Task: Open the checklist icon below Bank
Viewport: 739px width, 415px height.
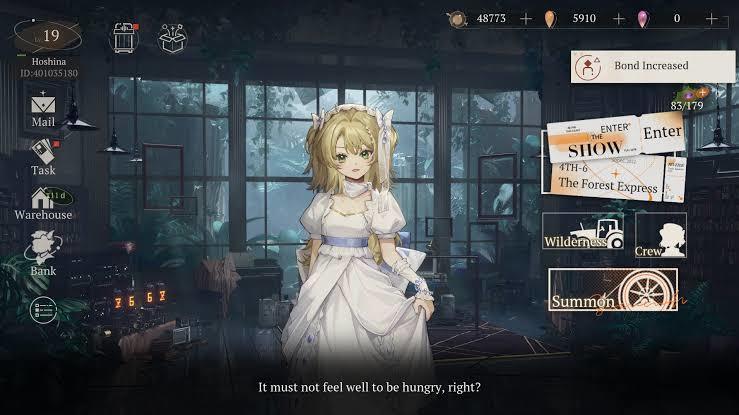Action: 43,311
